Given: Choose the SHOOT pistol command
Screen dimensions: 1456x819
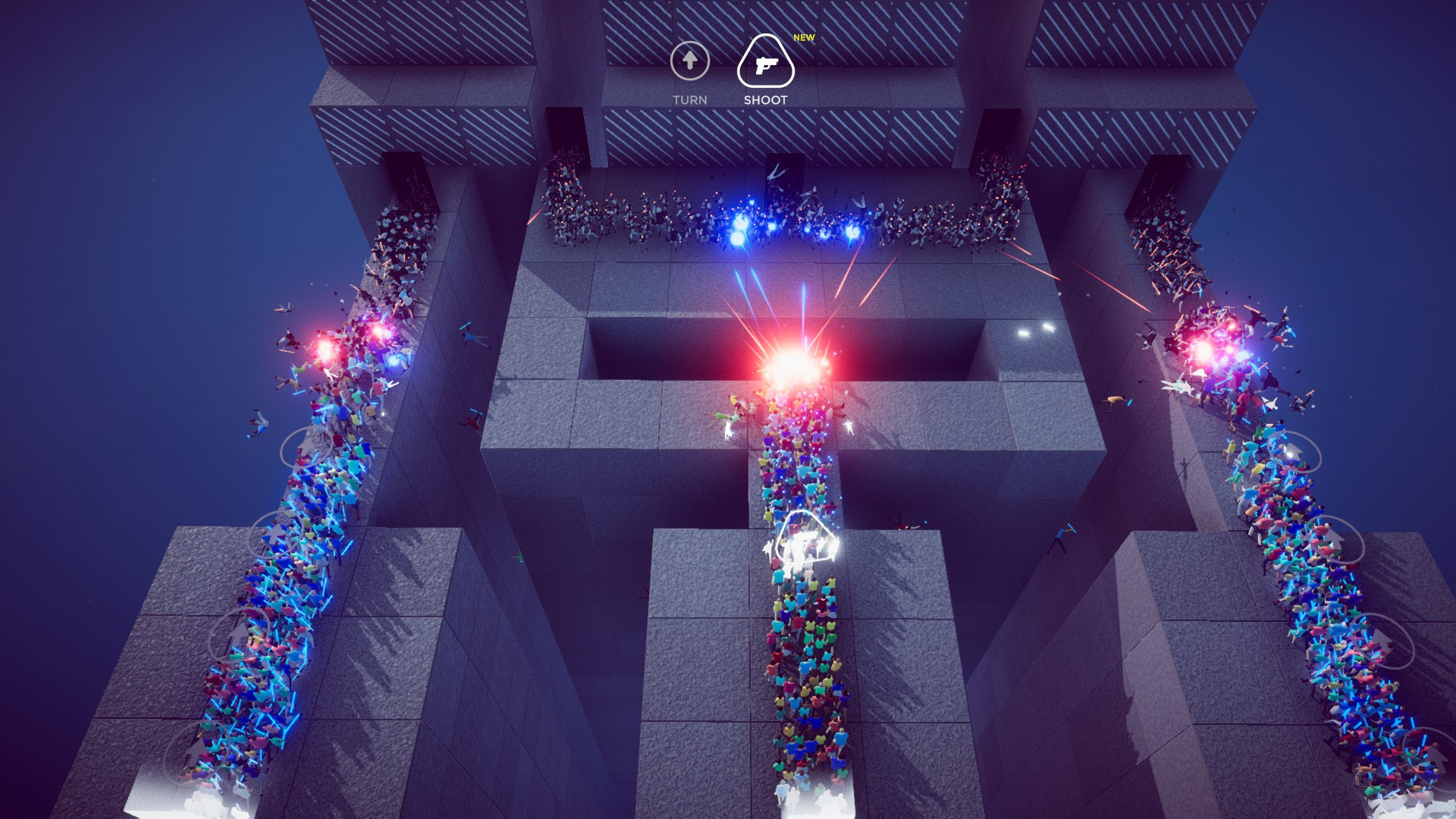Looking at the screenshot, I should click(765, 64).
